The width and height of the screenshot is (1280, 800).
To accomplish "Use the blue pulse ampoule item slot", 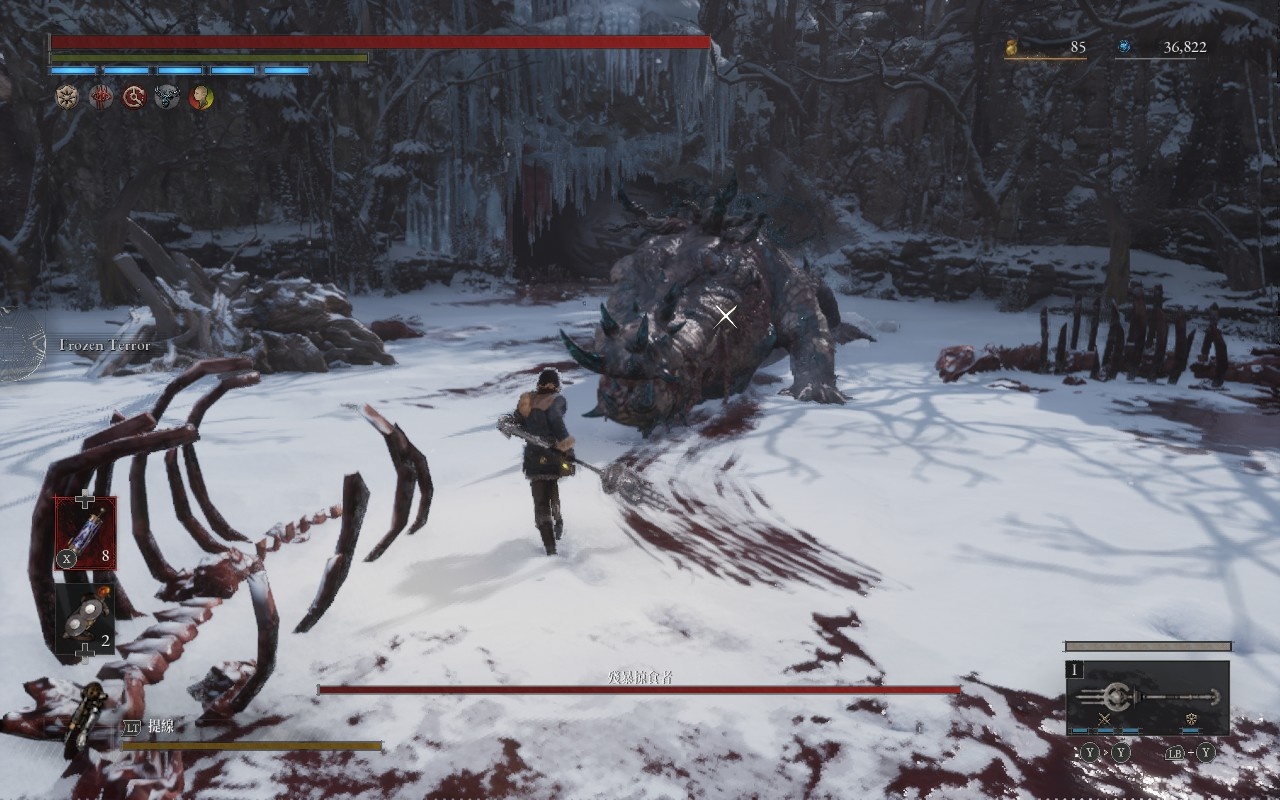I will point(85,532).
